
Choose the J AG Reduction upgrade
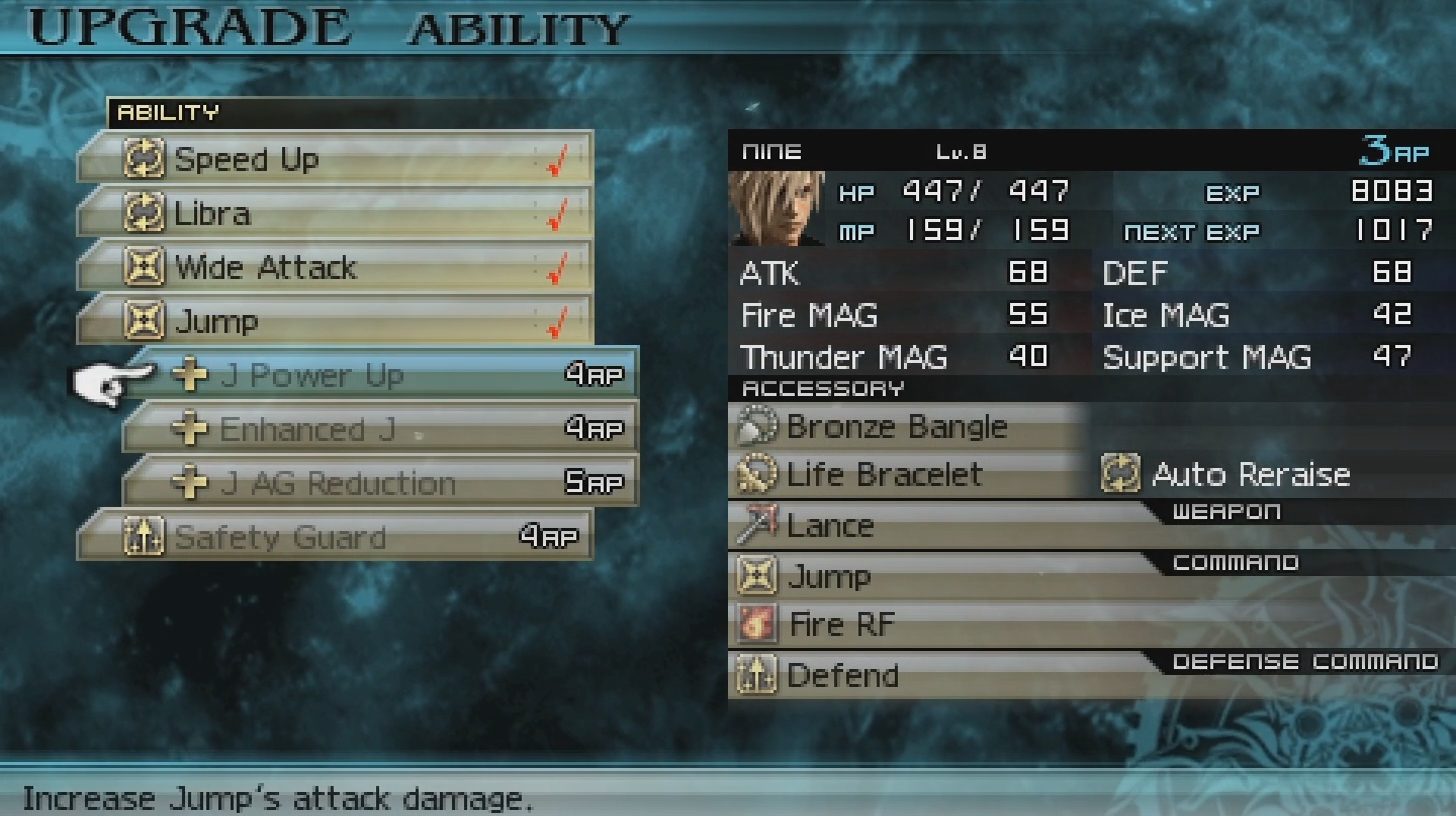click(x=380, y=483)
